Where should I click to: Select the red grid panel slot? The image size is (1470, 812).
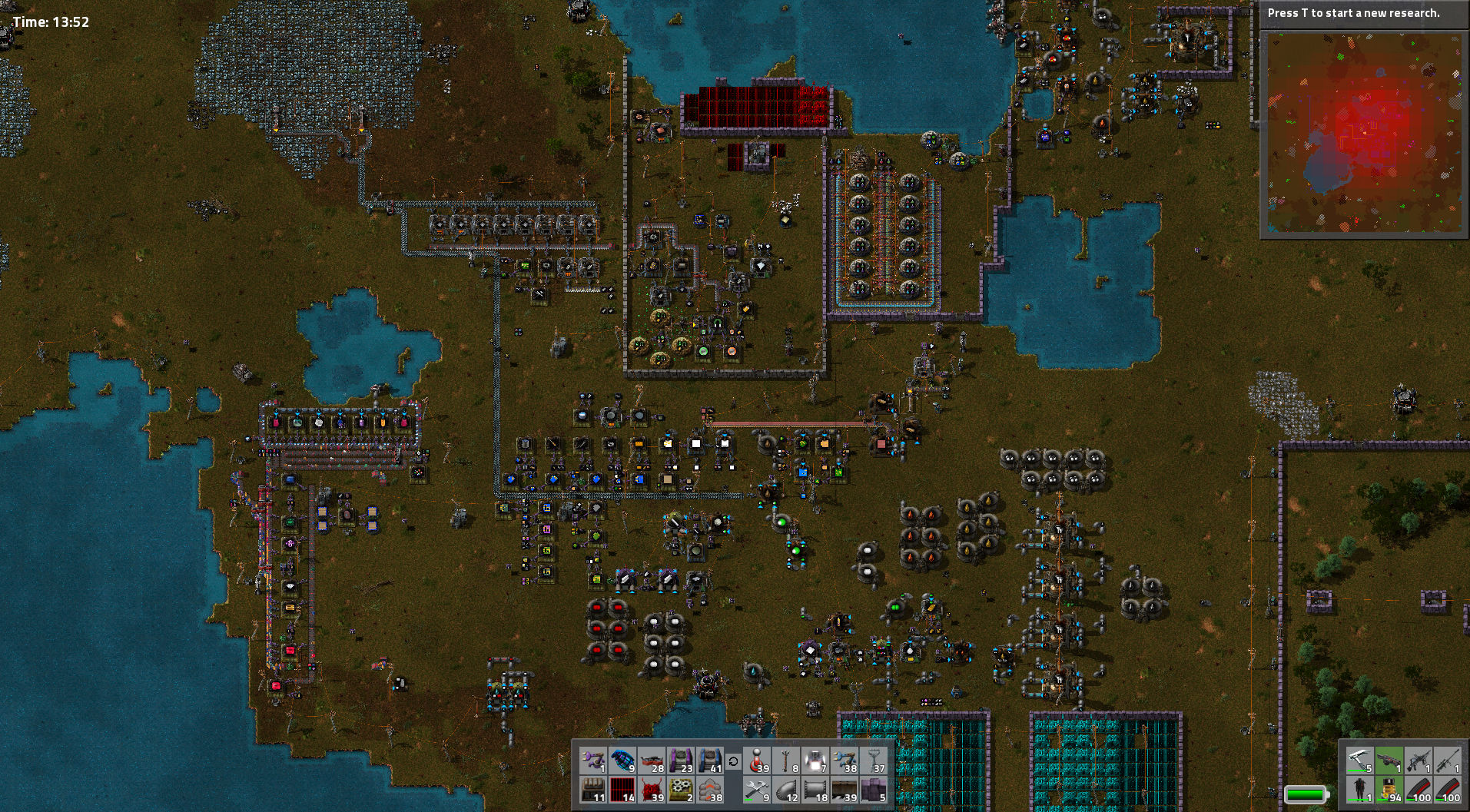pyautogui.click(x=622, y=790)
